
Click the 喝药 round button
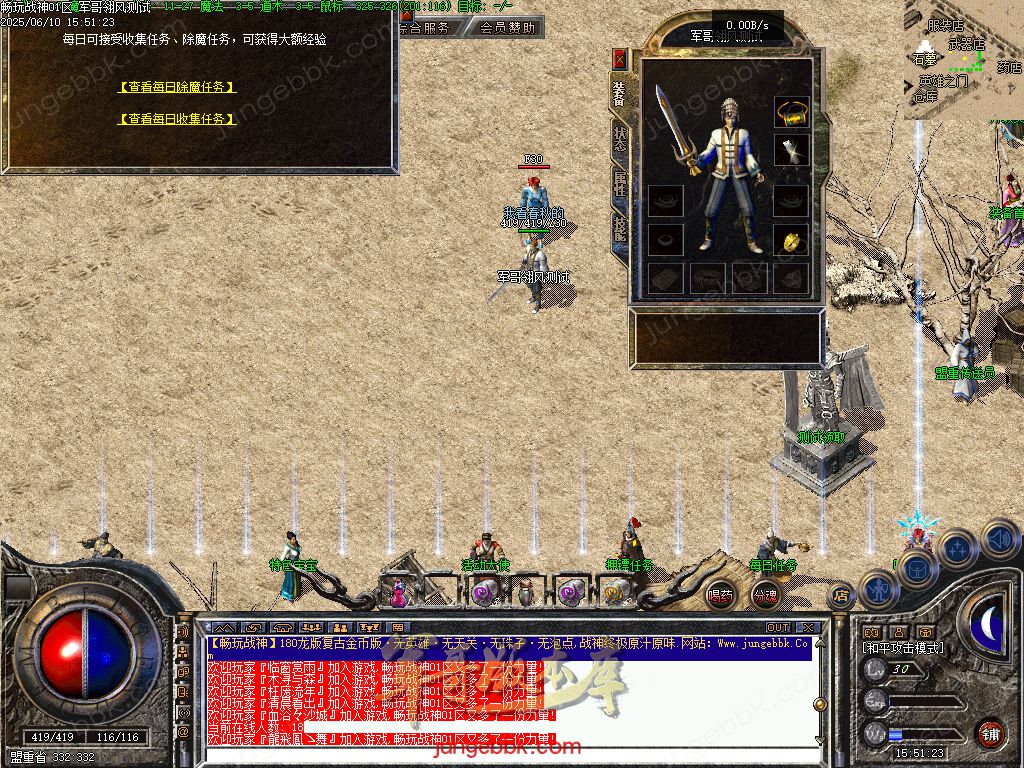click(720, 595)
